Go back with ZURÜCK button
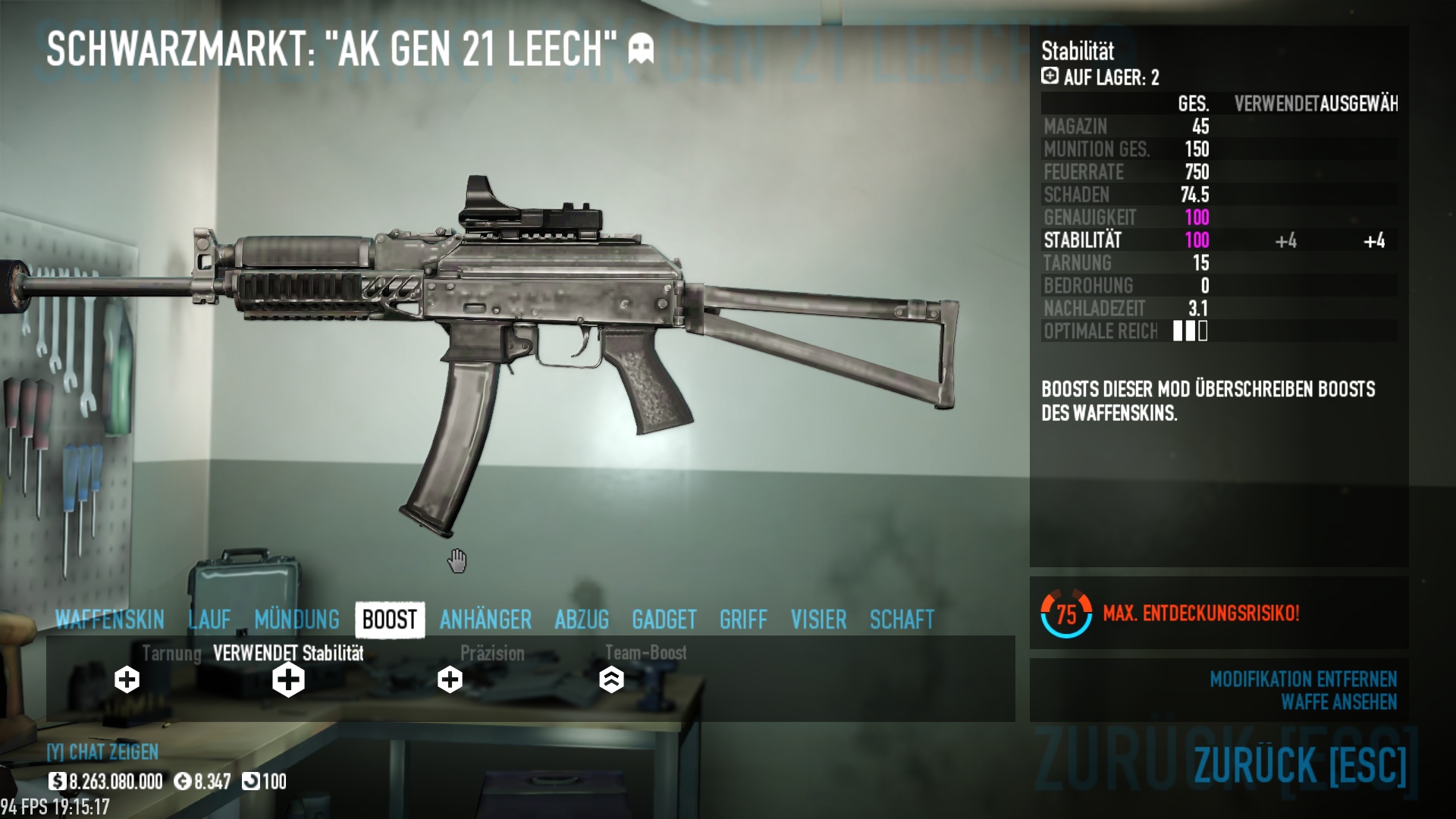This screenshot has width=1456, height=819. point(1300,764)
